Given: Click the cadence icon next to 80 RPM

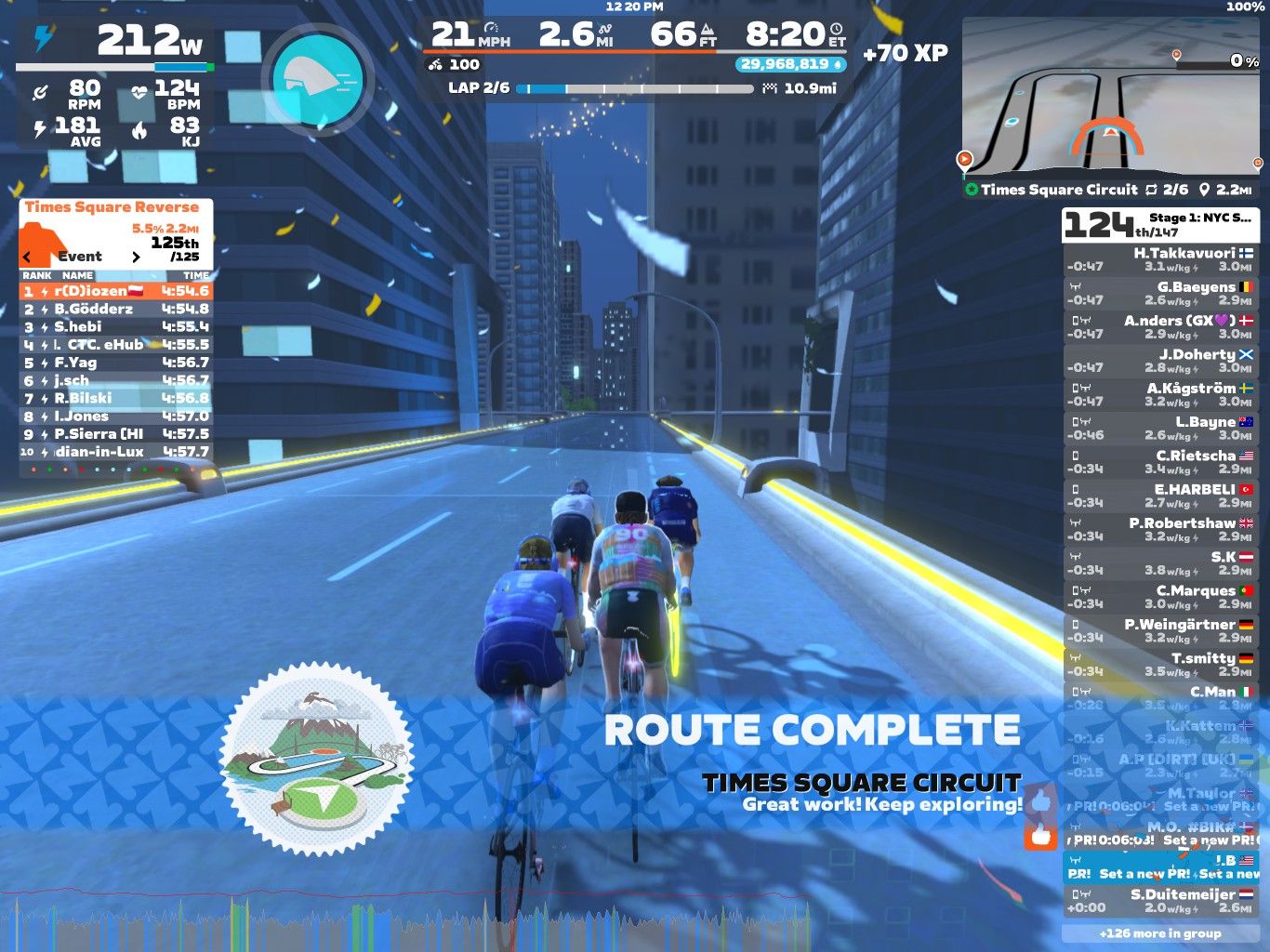Looking at the screenshot, I should point(41,89).
